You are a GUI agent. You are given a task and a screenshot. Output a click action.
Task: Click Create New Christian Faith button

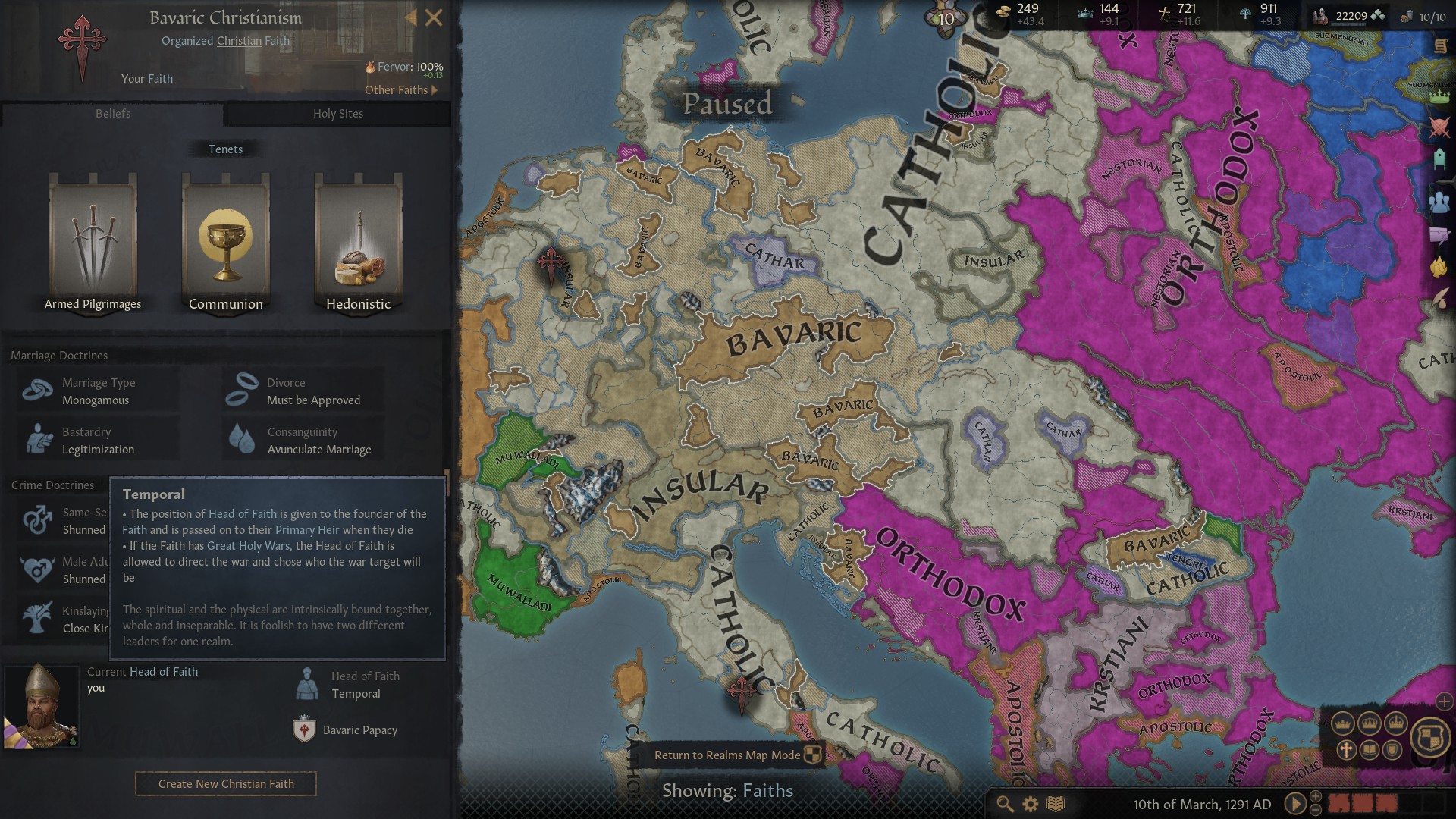click(x=225, y=783)
